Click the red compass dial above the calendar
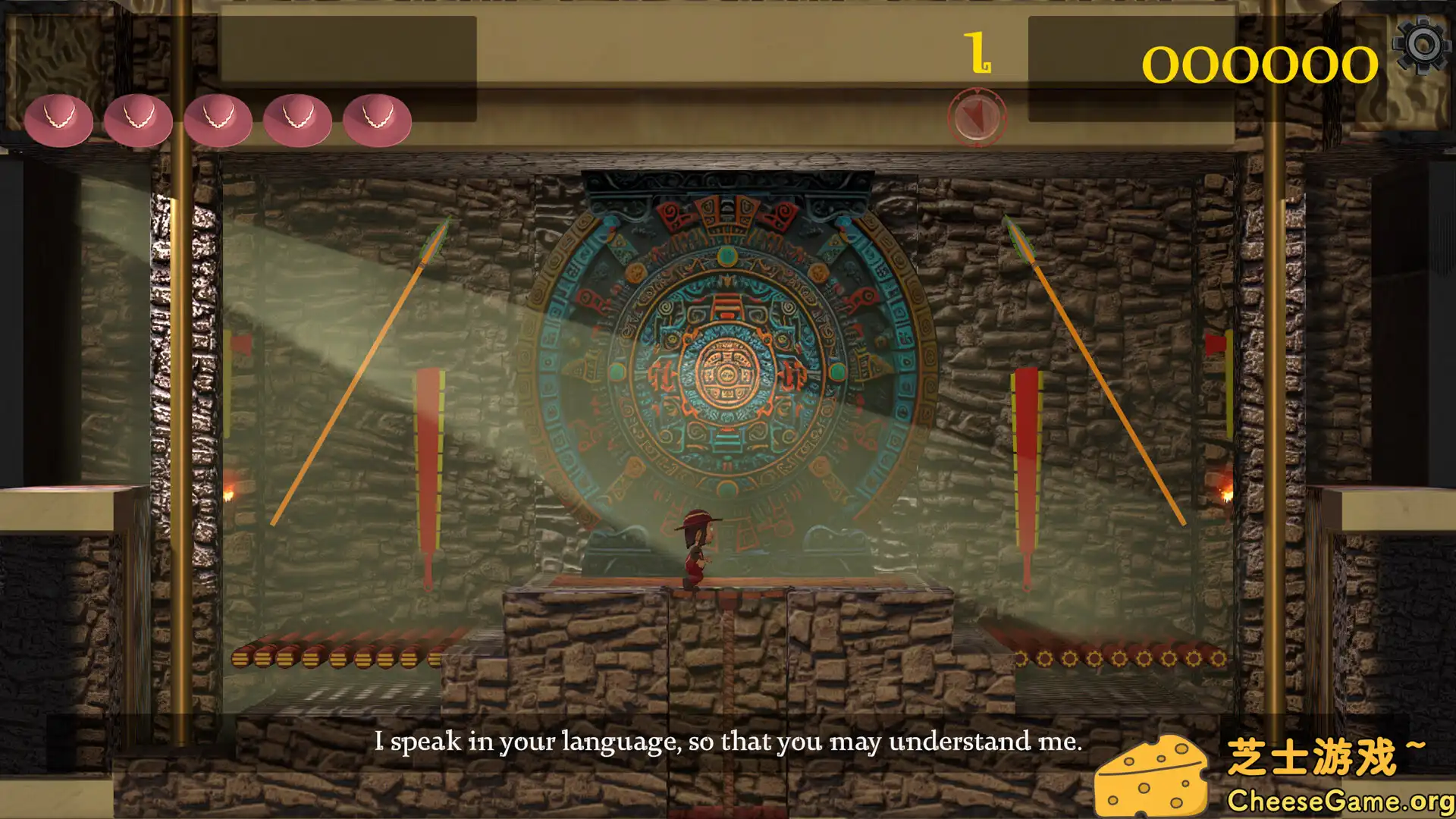This screenshot has width=1456, height=819. (978, 118)
